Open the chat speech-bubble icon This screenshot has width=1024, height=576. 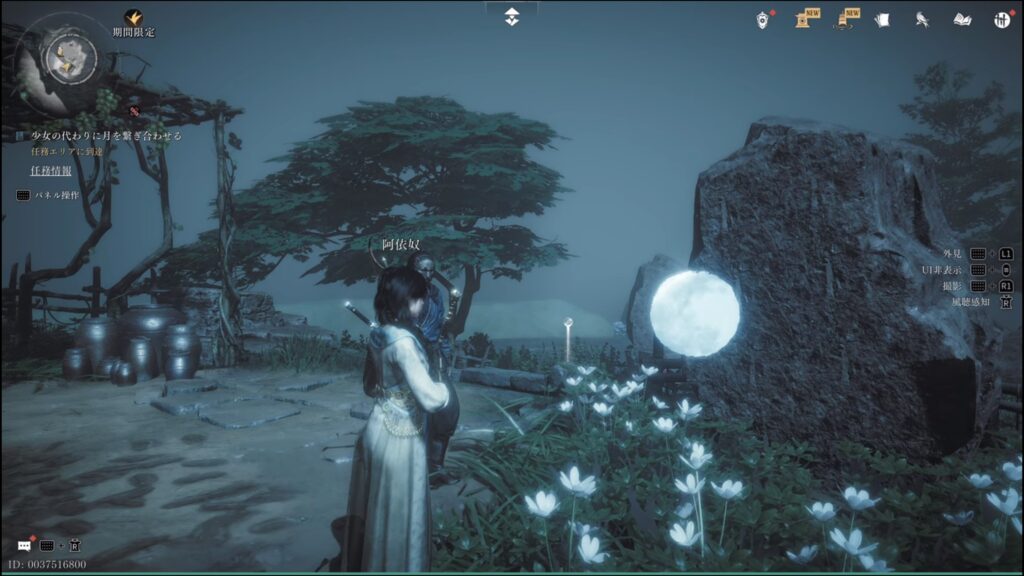click(x=24, y=545)
